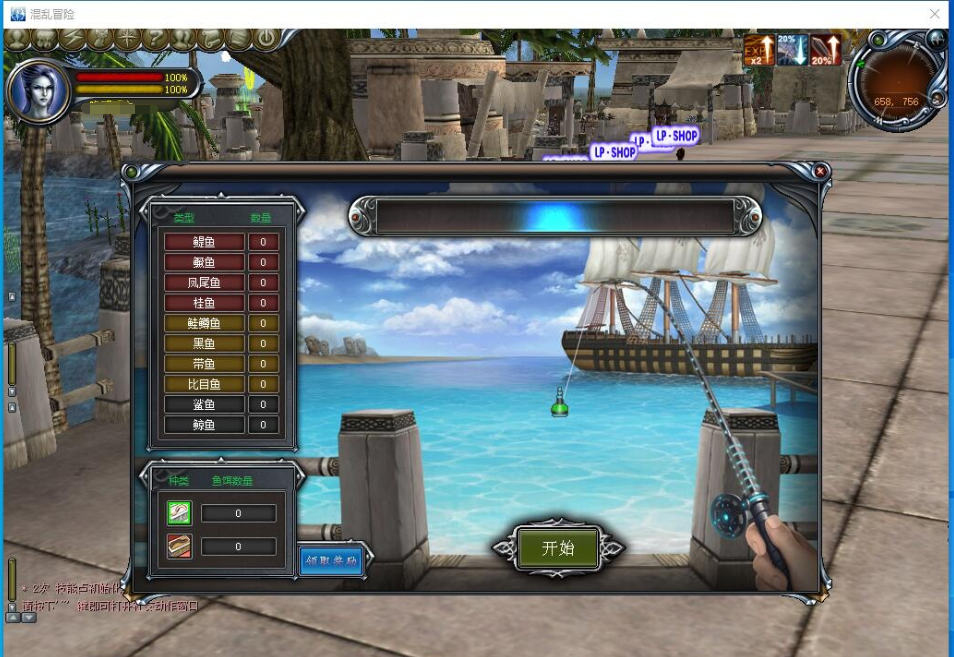954x657 pixels.
Task: Select the green bait icon
Action: coord(179,513)
